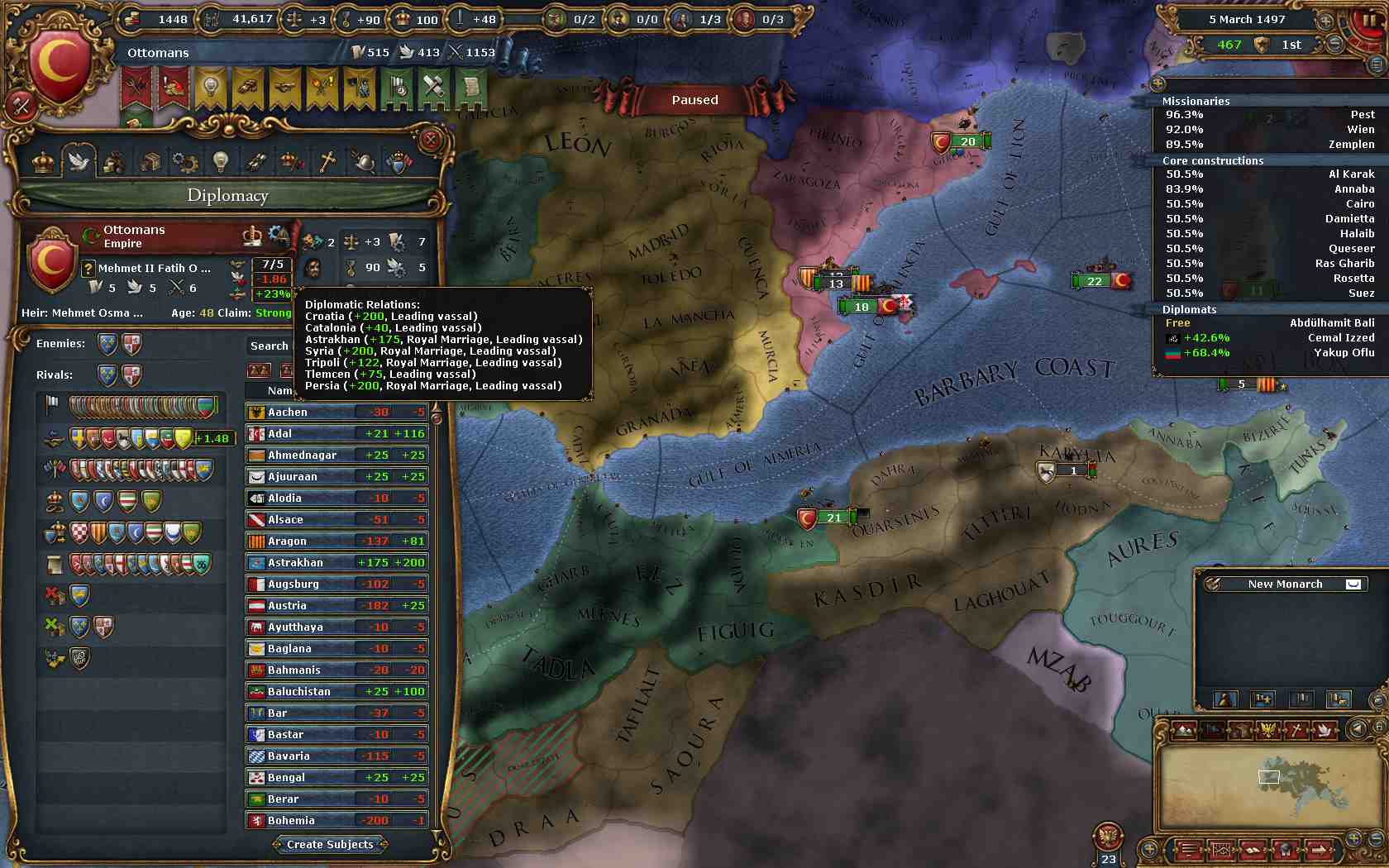Image resolution: width=1389 pixels, height=868 pixels.
Task: Click the Search field for countries
Action: [270, 346]
